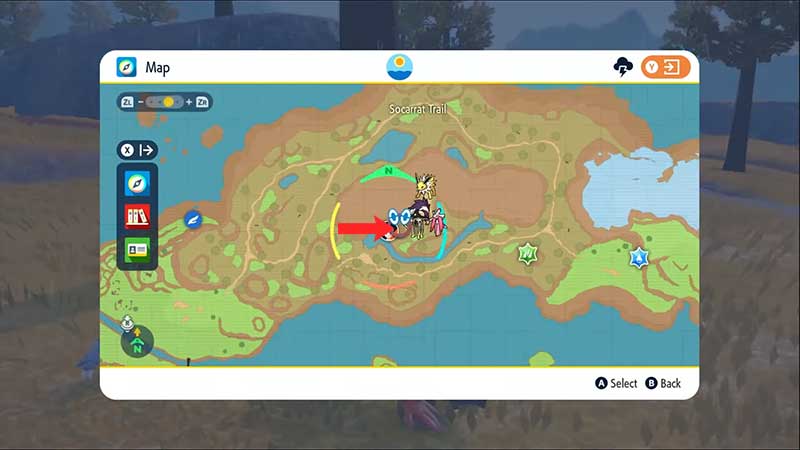Click the Back option

click(x=663, y=383)
